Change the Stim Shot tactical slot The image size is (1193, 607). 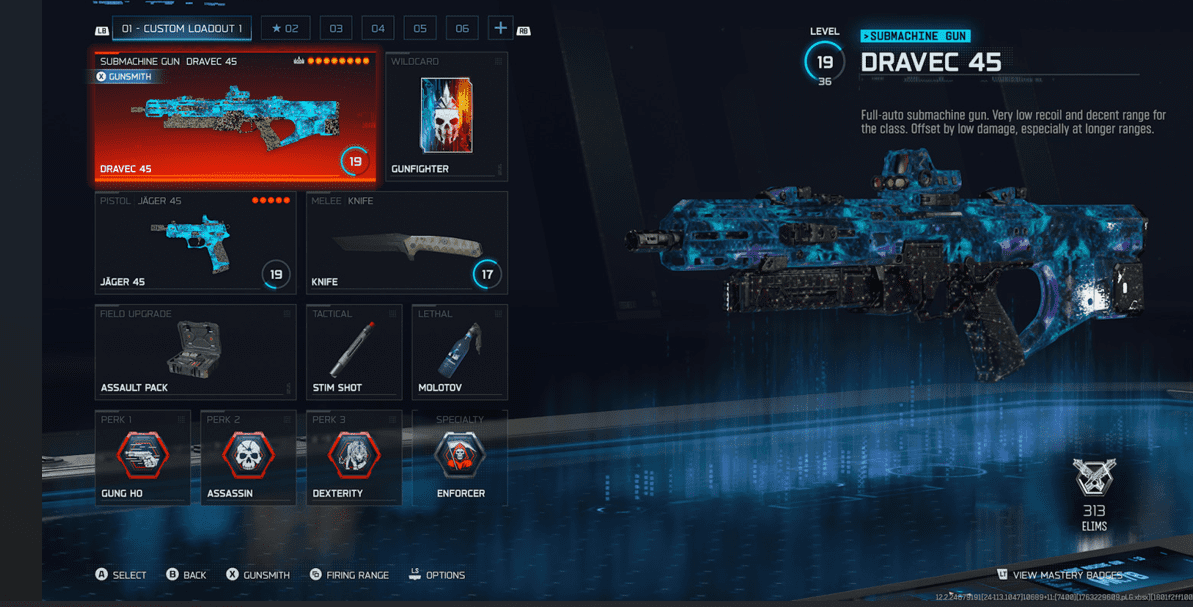coord(353,352)
